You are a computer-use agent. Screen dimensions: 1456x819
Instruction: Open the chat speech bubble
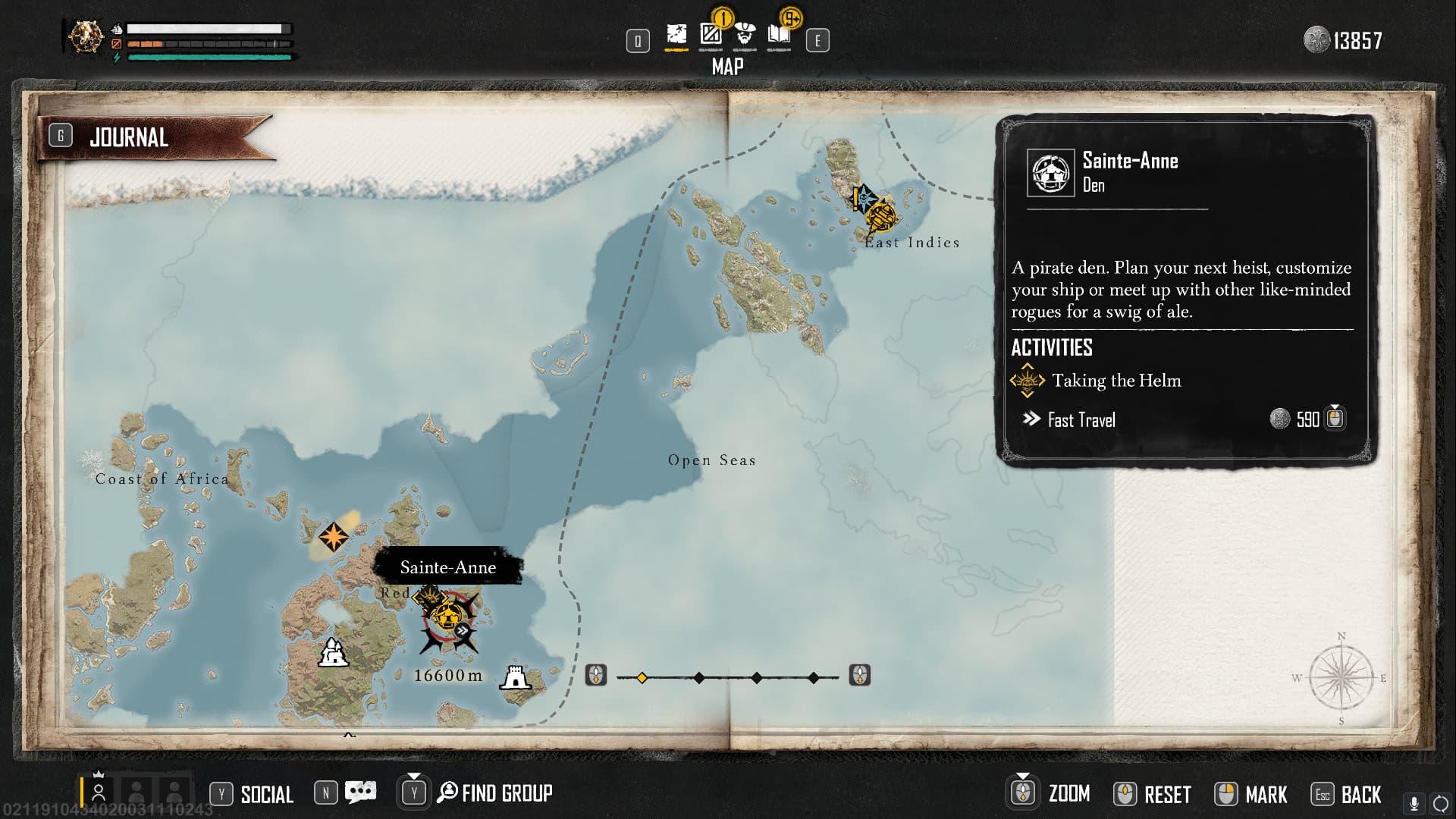point(360,792)
